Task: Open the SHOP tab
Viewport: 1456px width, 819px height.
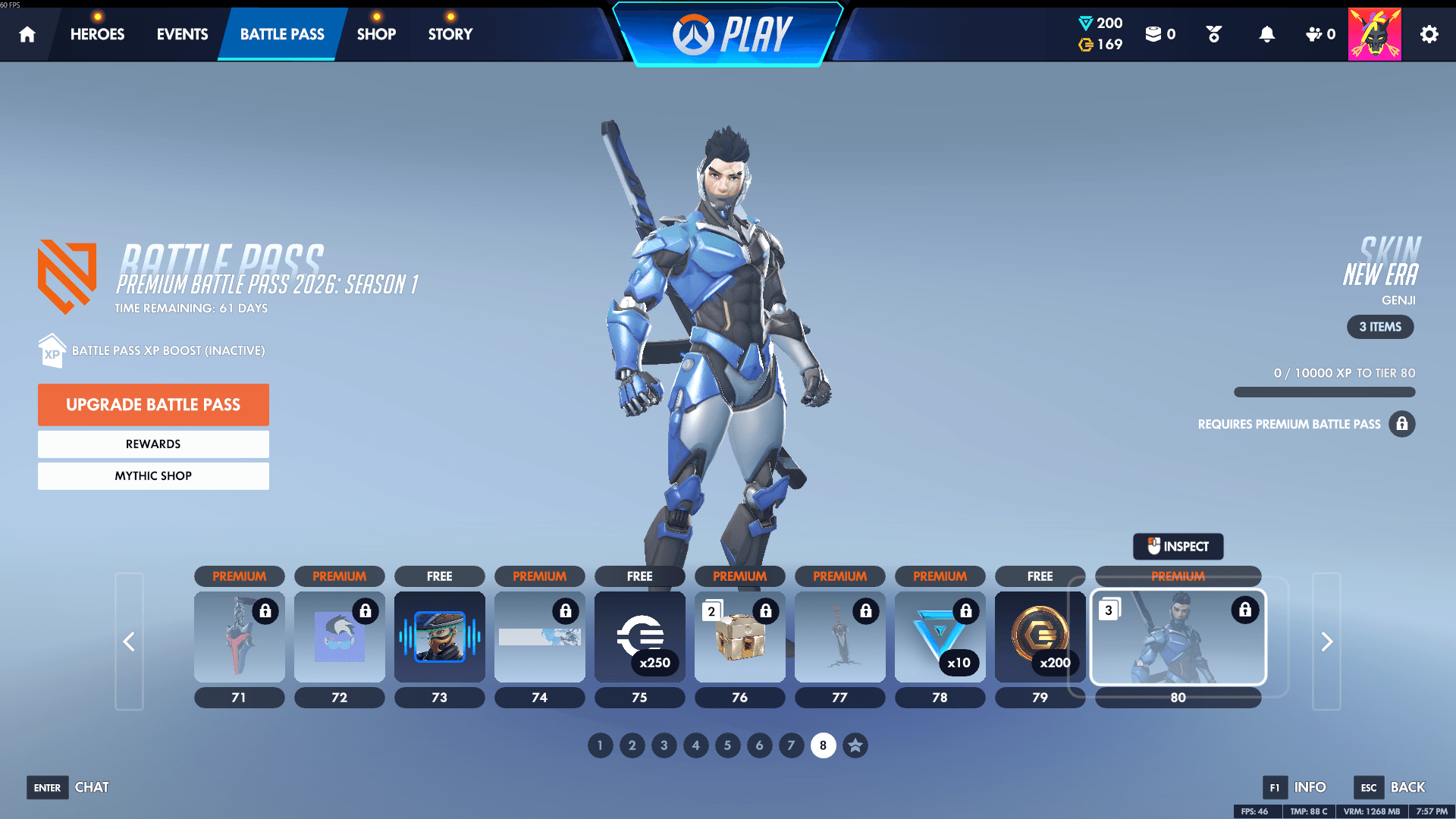Action: pos(376,34)
